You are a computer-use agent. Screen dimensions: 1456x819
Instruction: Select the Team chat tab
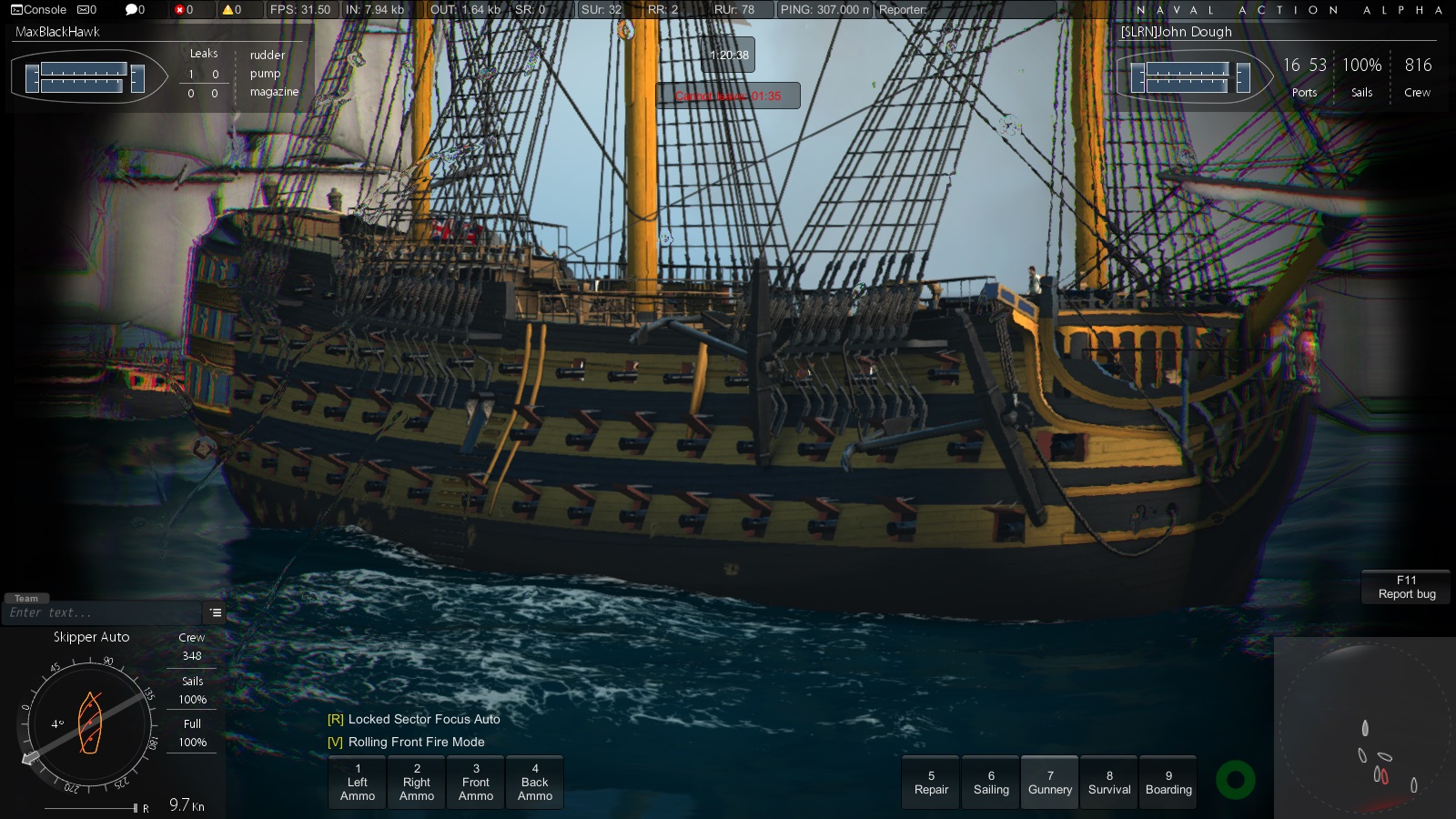coord(26,598)
